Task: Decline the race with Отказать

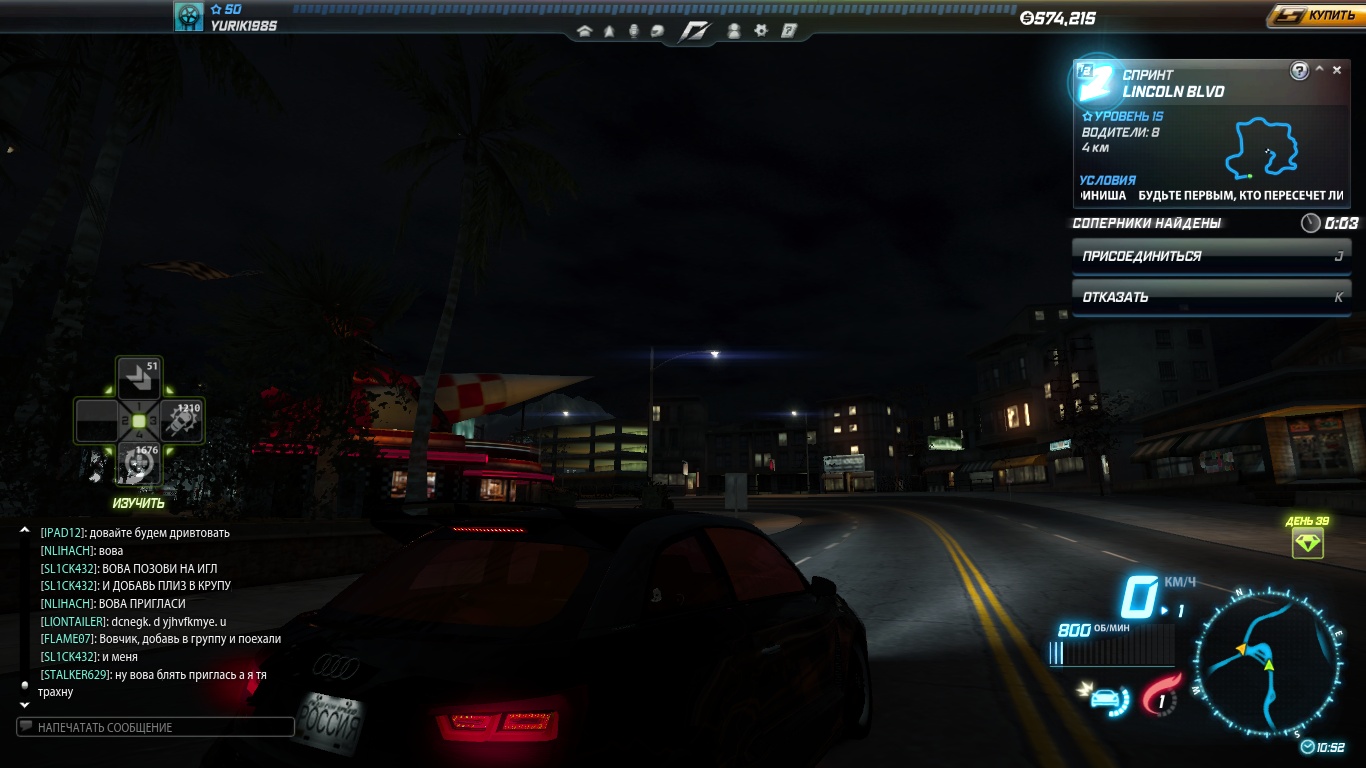Action: [x=1210, y=297]
